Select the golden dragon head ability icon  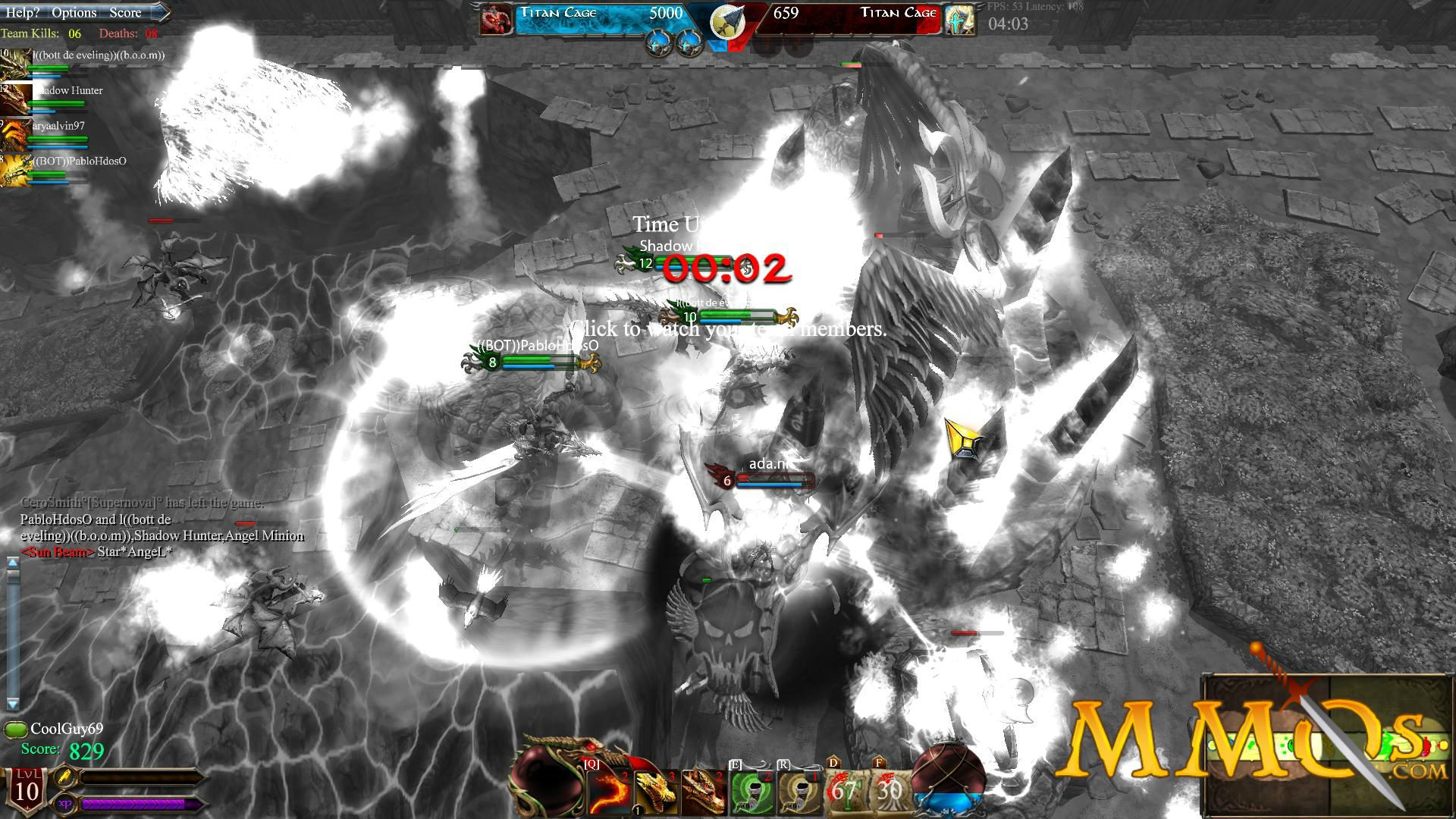point(657,792)
